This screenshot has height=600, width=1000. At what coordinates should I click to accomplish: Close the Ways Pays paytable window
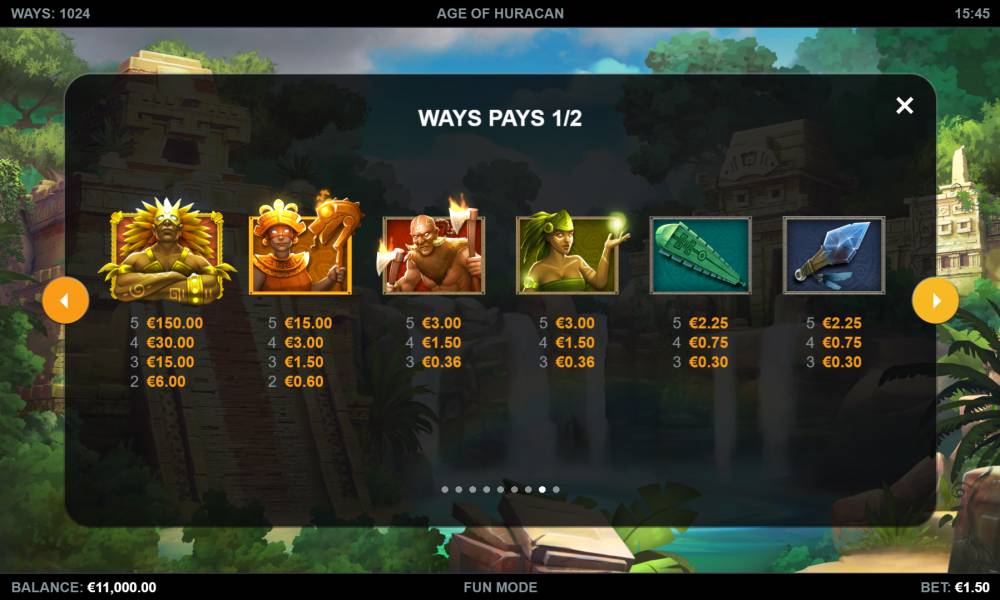point(904,105)
